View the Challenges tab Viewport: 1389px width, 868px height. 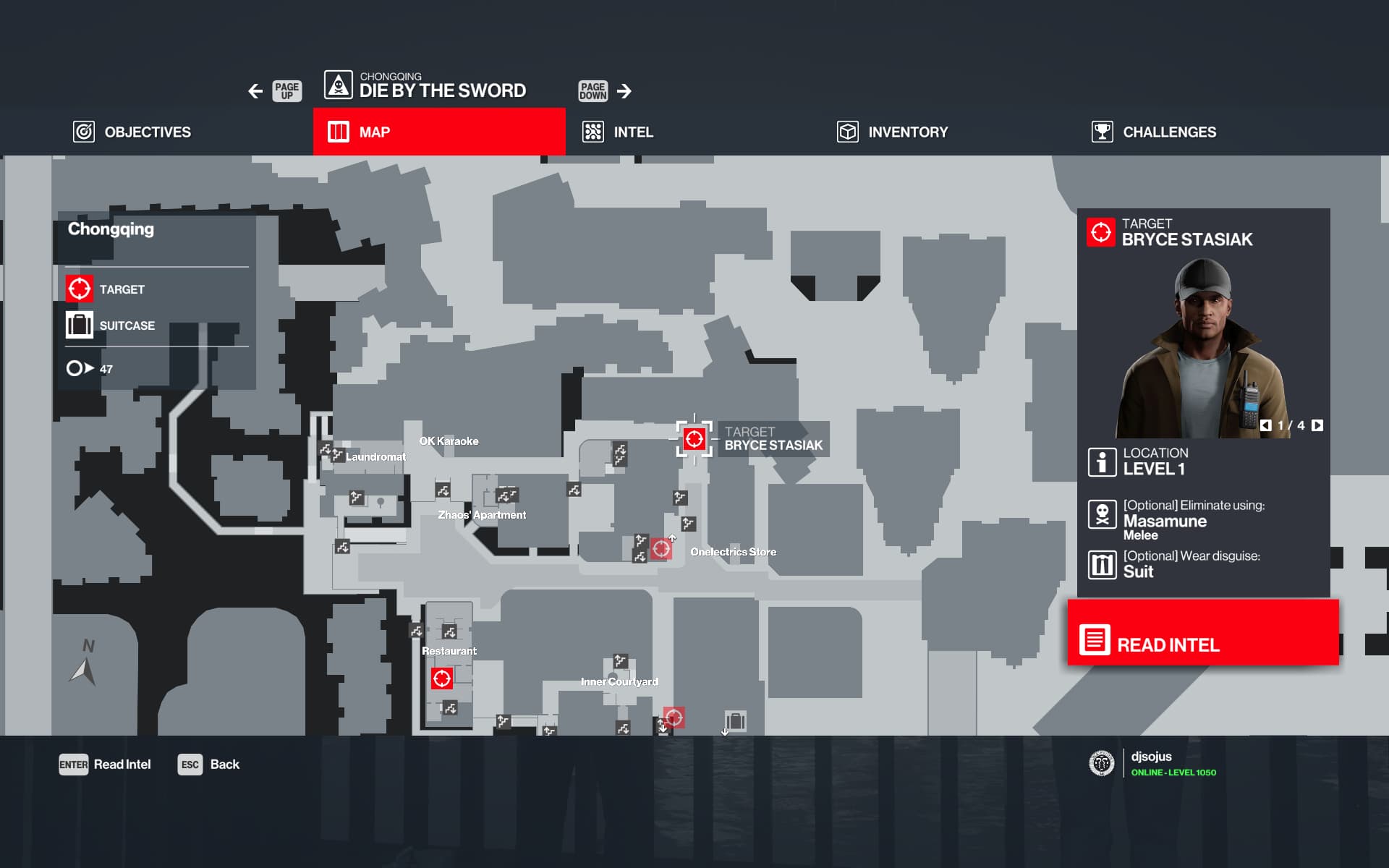click(1155, 132)
